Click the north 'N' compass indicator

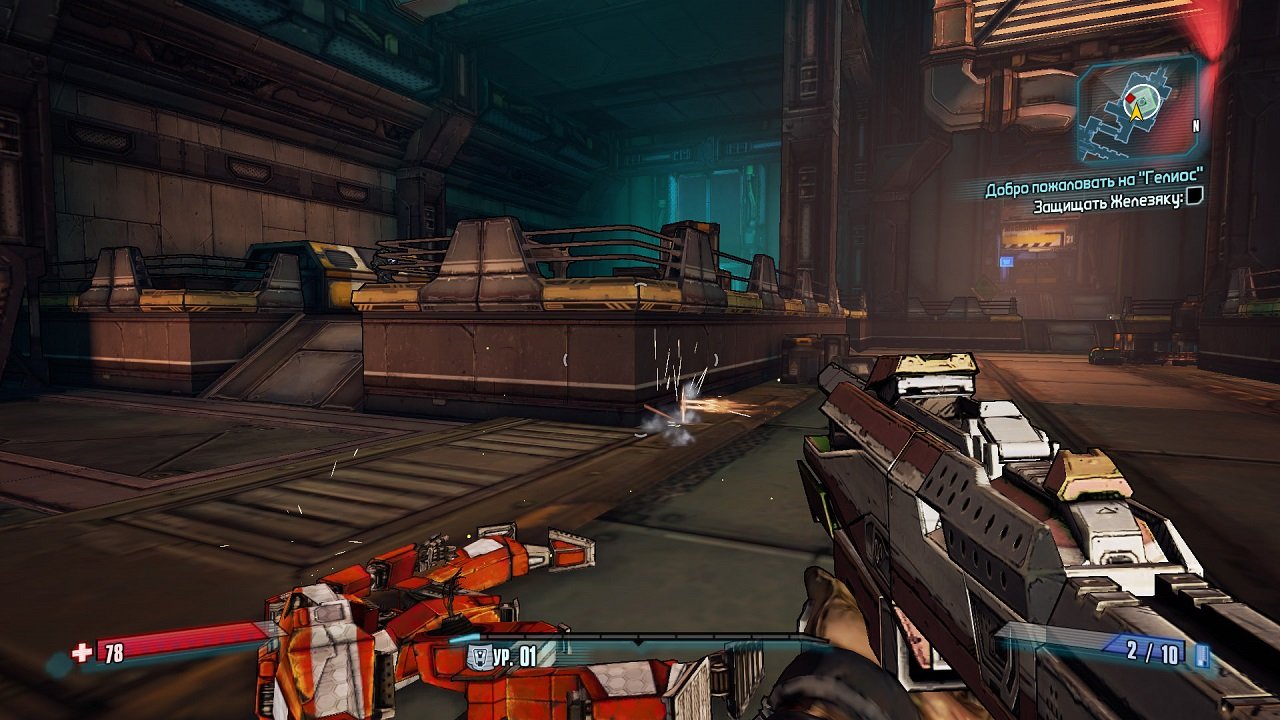coord(1196,124)
